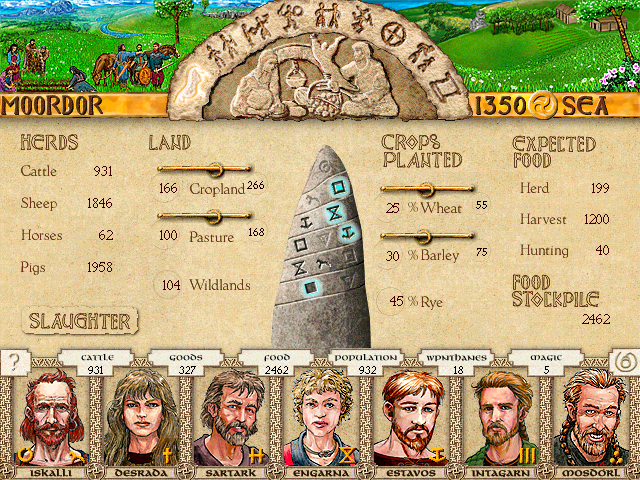Select Estavos's portrait
640x480 pixels.
click(x=413, y=417)
